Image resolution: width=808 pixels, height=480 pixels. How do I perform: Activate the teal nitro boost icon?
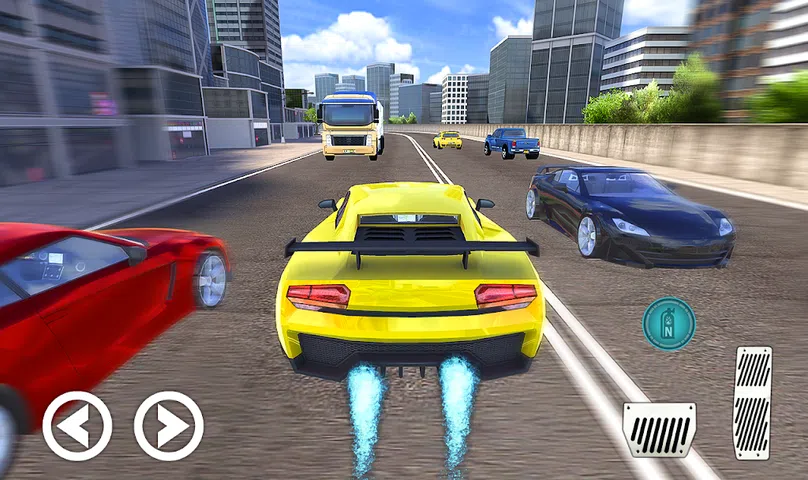click(x=669, y=323)
